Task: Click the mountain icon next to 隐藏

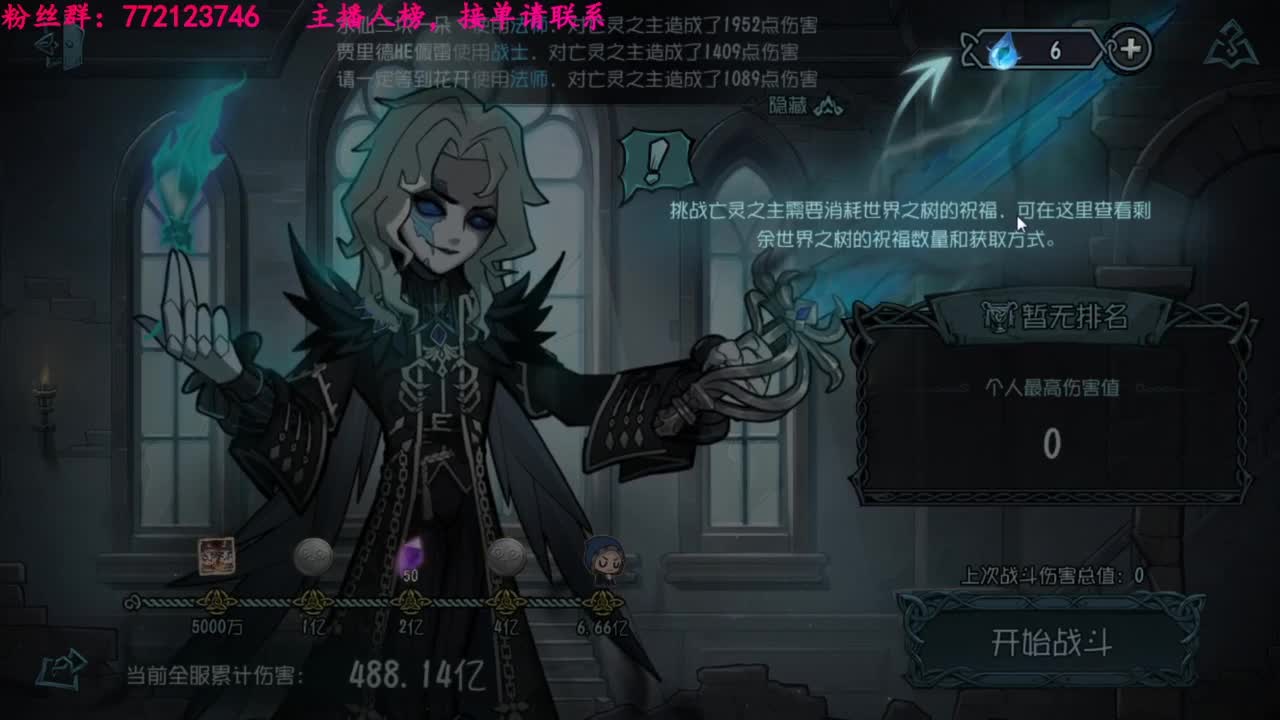Action: tap(828, 104)
